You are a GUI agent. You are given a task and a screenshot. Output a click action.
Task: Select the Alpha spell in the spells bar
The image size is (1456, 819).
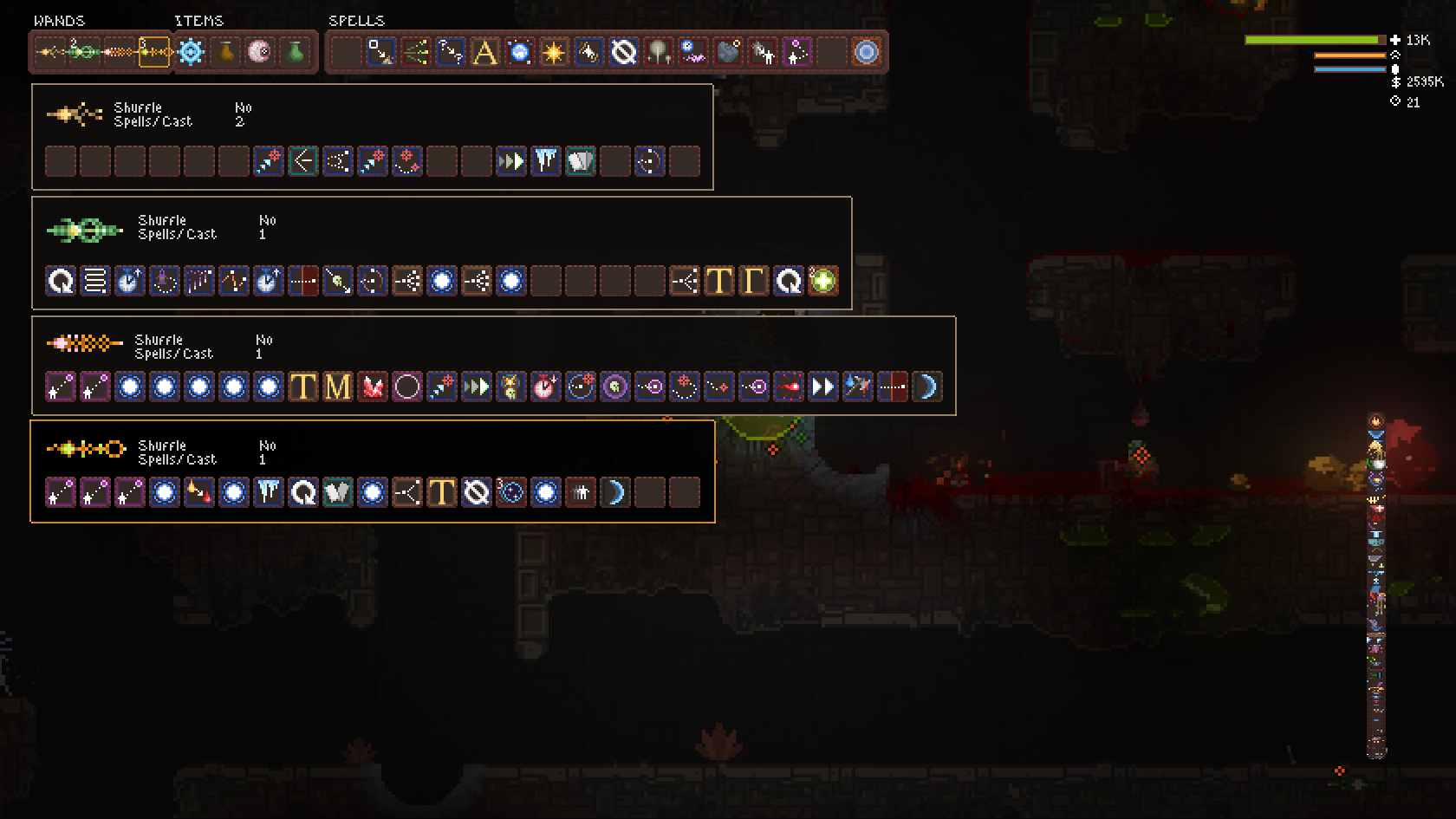tap(484, 52)
